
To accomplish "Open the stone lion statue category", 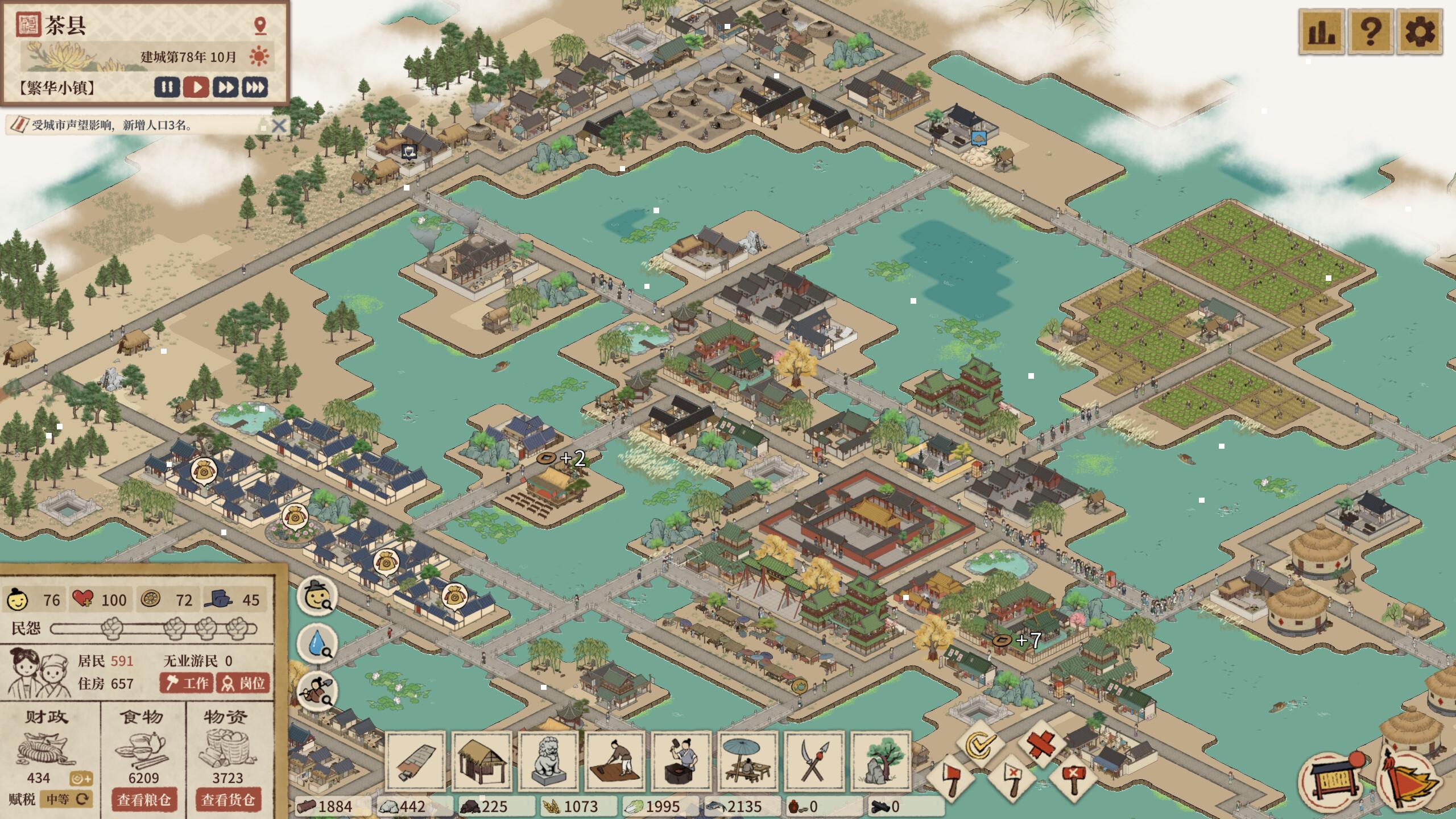I will (x=548, y=762).
